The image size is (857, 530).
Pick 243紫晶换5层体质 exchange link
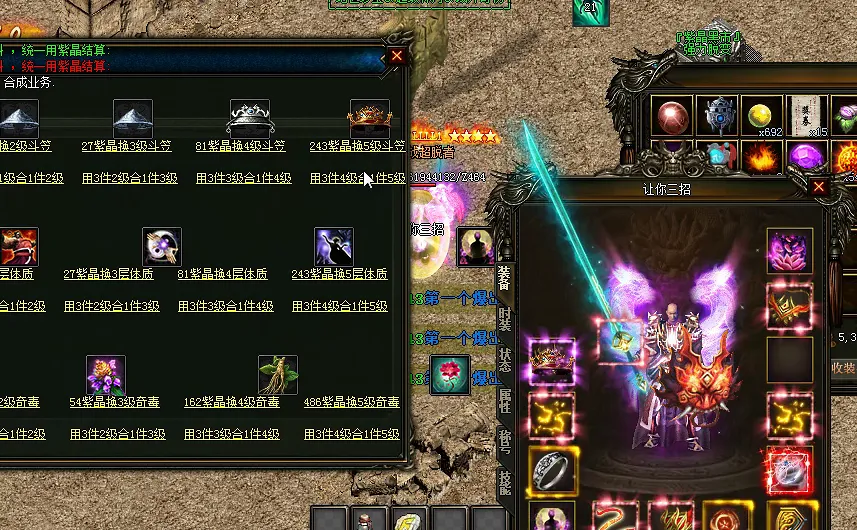(x=339, y=274)
